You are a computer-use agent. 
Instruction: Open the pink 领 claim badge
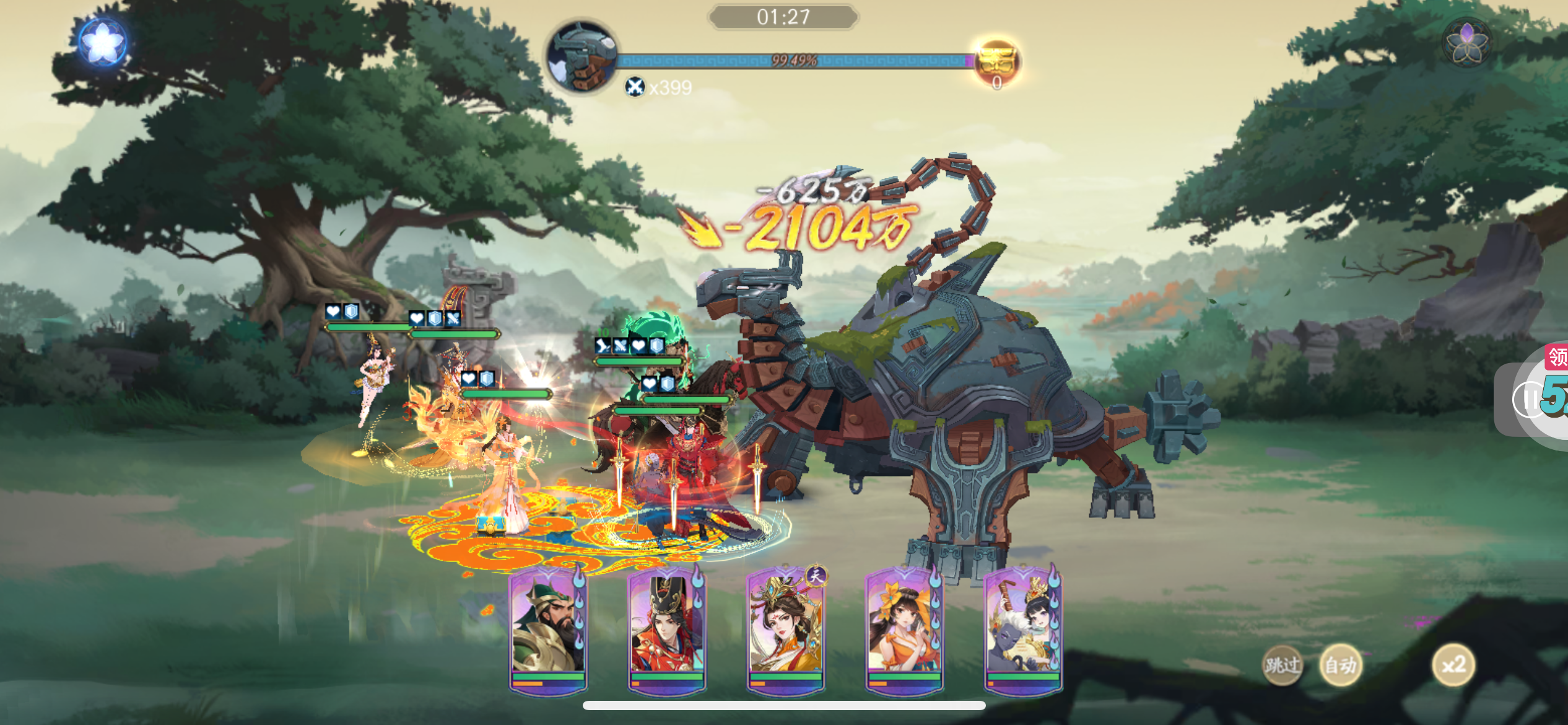coord(1557,358)
